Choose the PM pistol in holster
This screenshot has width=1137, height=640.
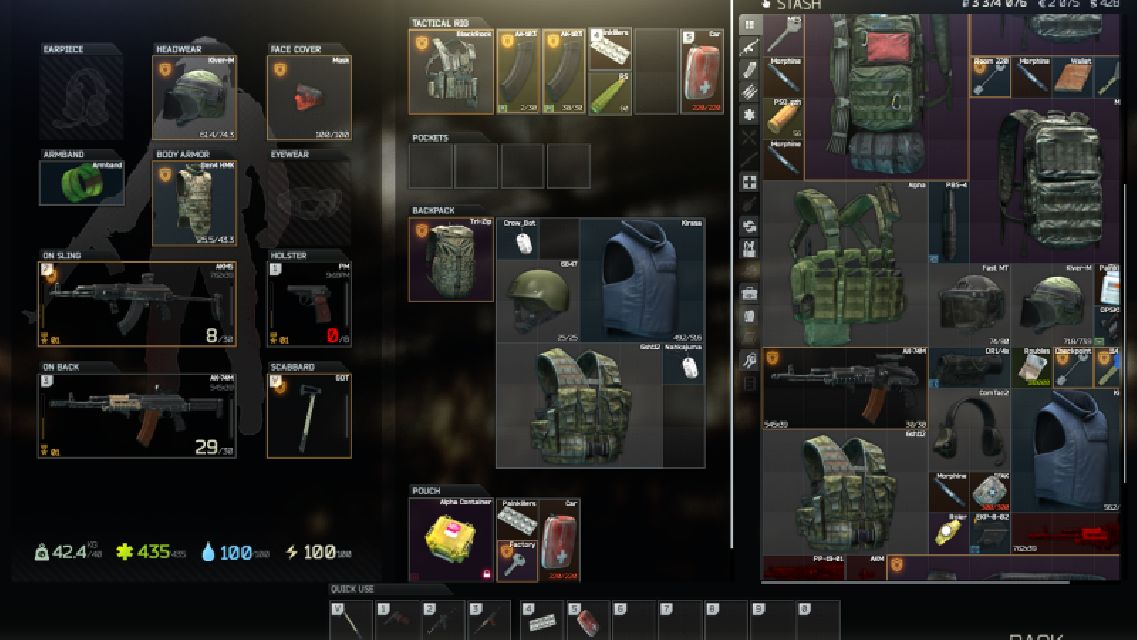pyautogui.click(x=309, y=302)
